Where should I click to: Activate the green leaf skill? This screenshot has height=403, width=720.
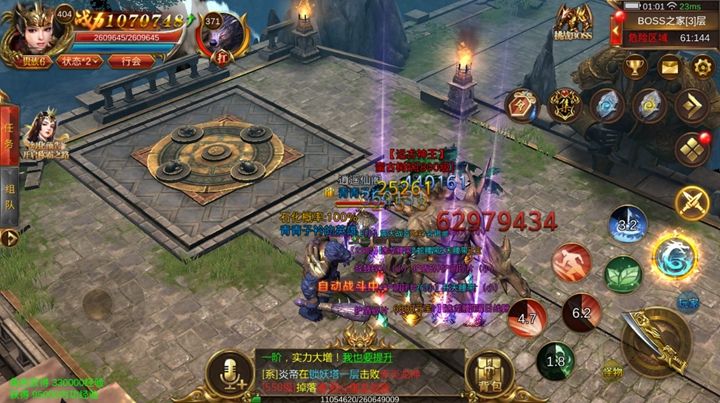pyautogui.click(x=624, y=273)
